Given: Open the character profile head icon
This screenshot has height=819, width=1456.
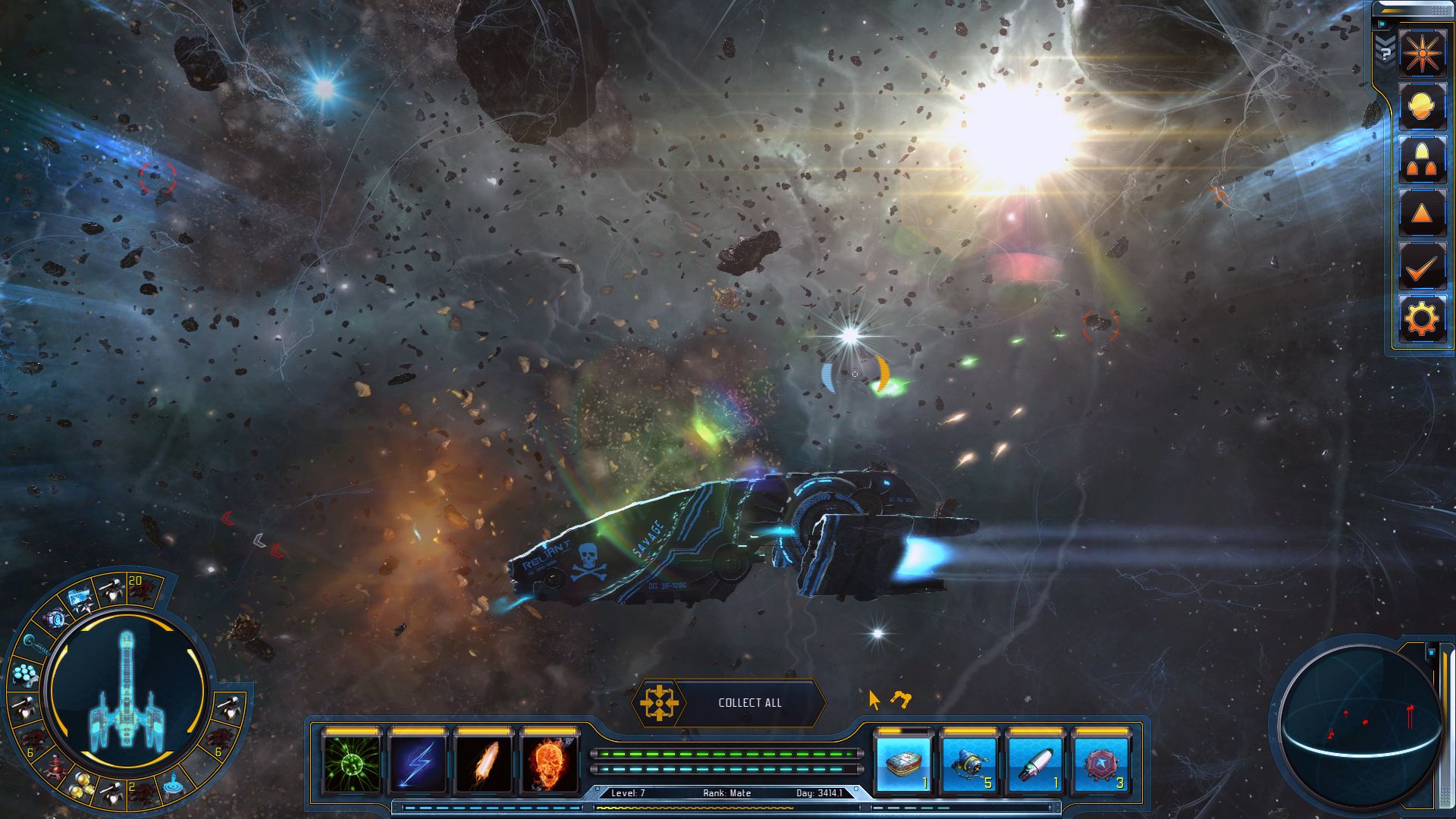Looking at the screenshot, I should (x=1422, y=106).
